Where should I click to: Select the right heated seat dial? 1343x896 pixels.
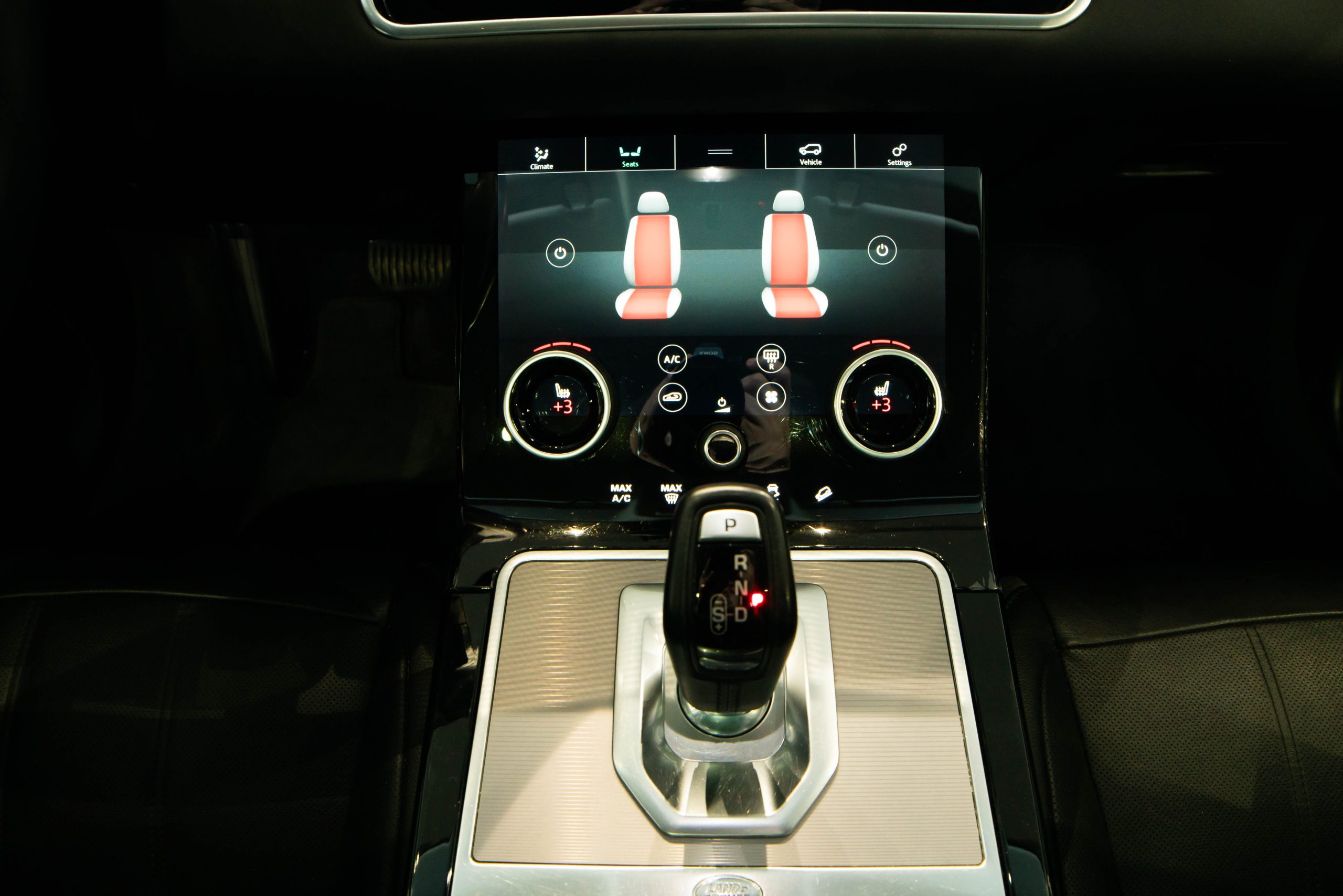click(888, 403)
